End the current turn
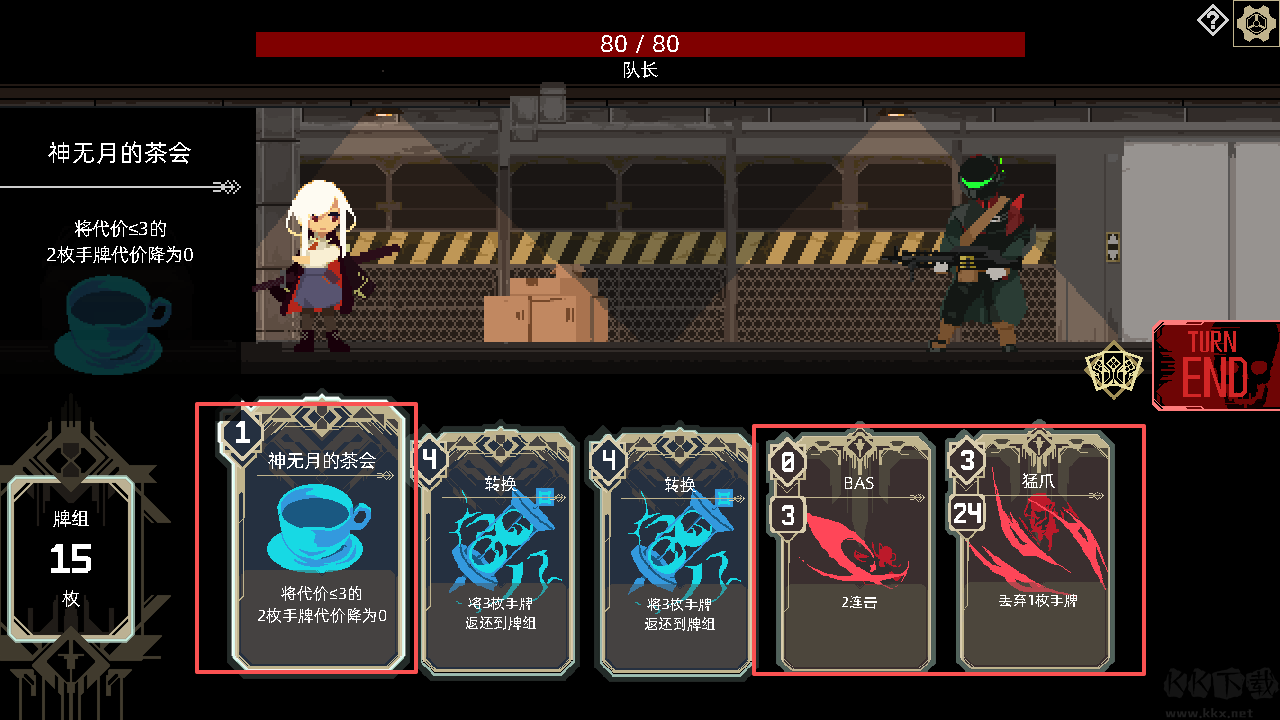This screenshot has width=1280, height=720. pos(1216,366)
